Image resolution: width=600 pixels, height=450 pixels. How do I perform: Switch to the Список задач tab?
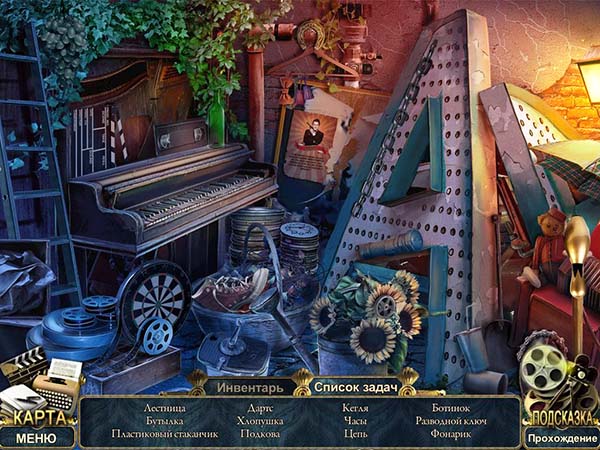[x=355, y=386]
